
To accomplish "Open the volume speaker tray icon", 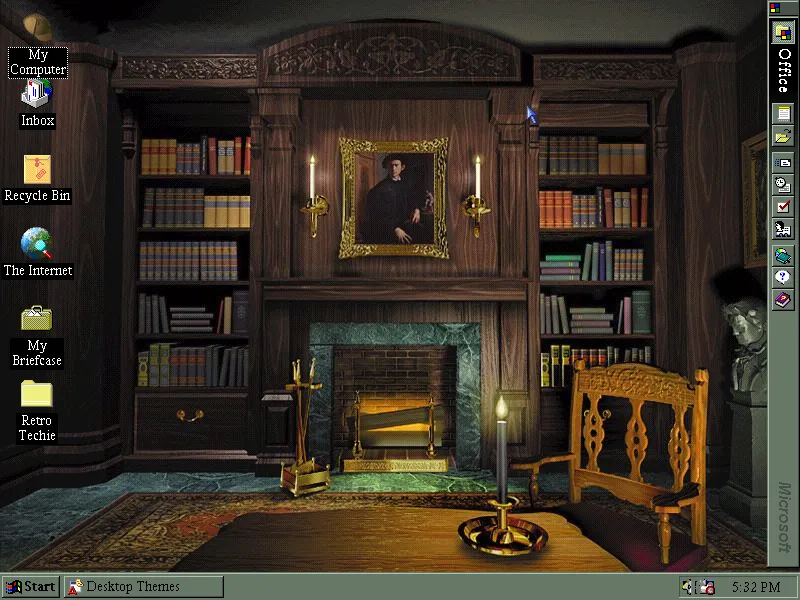I will click(x=687, y=587).
